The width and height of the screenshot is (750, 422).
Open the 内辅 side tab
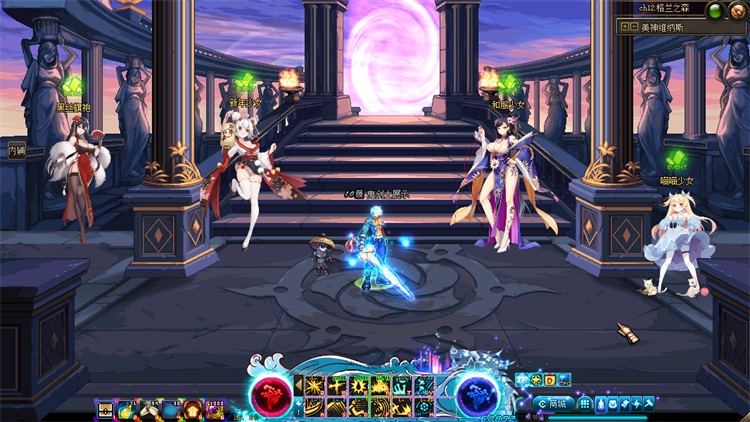(15, 151)
